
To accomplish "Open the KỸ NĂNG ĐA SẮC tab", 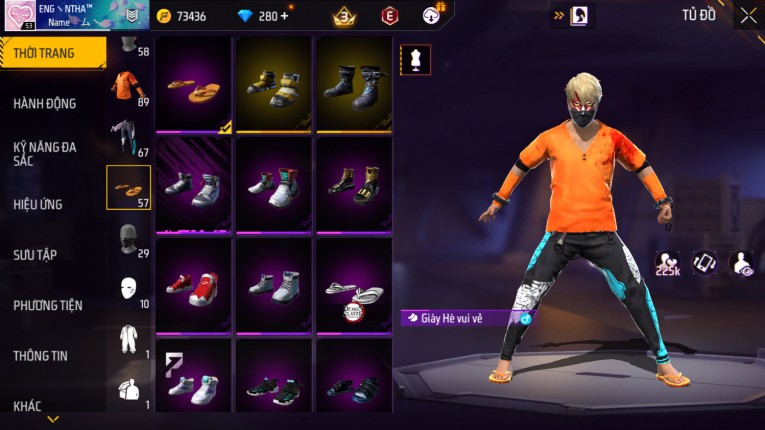I will (45, 153).
